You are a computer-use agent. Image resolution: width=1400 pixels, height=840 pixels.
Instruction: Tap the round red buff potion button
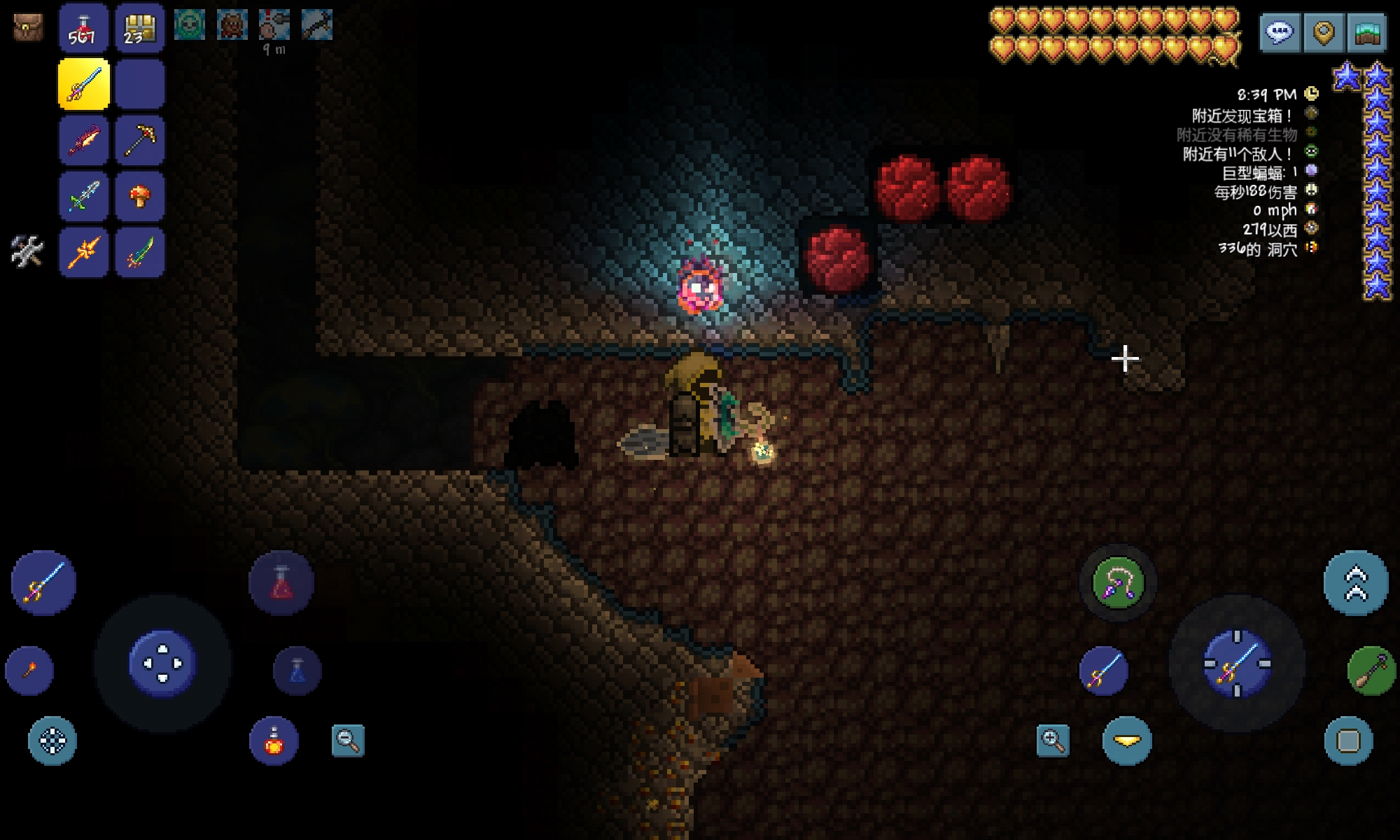274,741
